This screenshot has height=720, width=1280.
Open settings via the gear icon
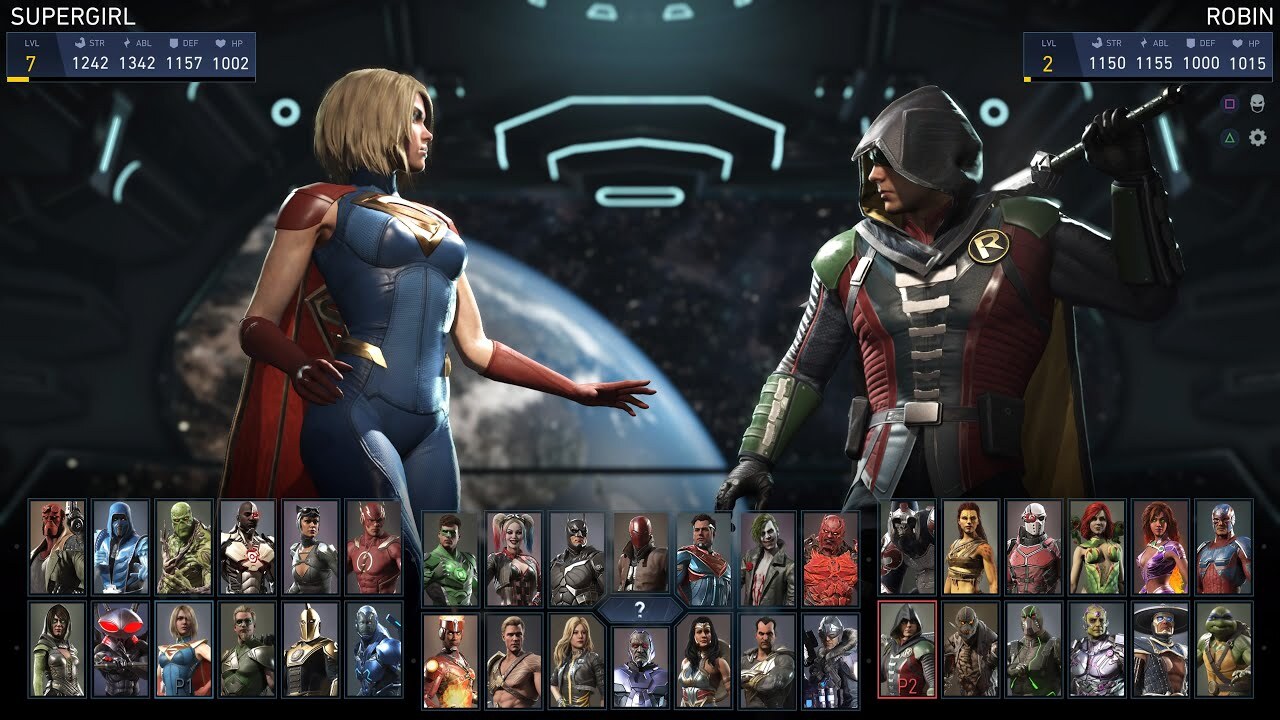[x=1258, y=138]
